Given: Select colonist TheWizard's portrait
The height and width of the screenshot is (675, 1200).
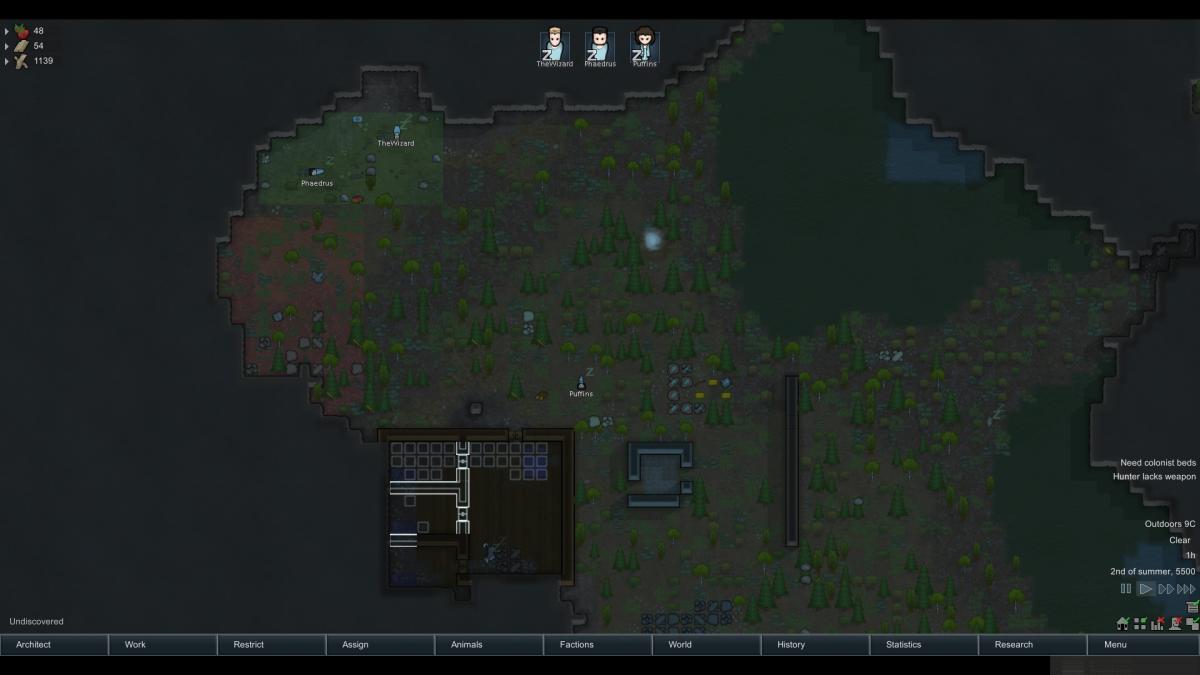Looking at the screenshot, I should pyautogui.click(x=555, y=46).
